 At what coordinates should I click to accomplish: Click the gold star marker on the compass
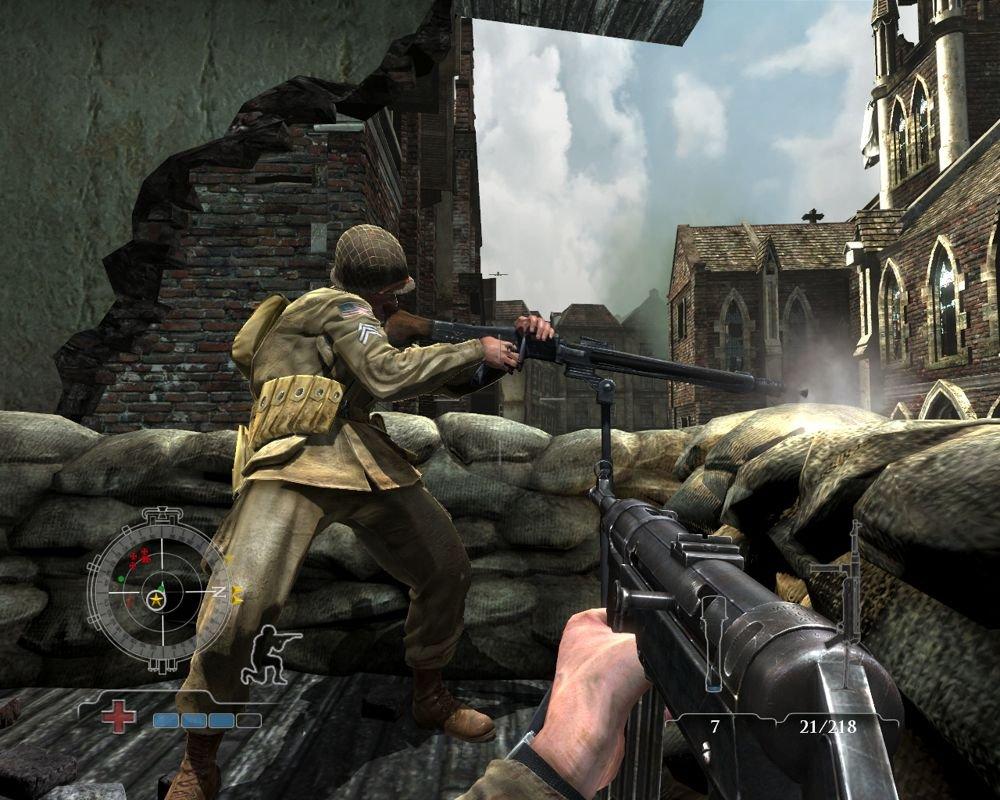point(156,600)
